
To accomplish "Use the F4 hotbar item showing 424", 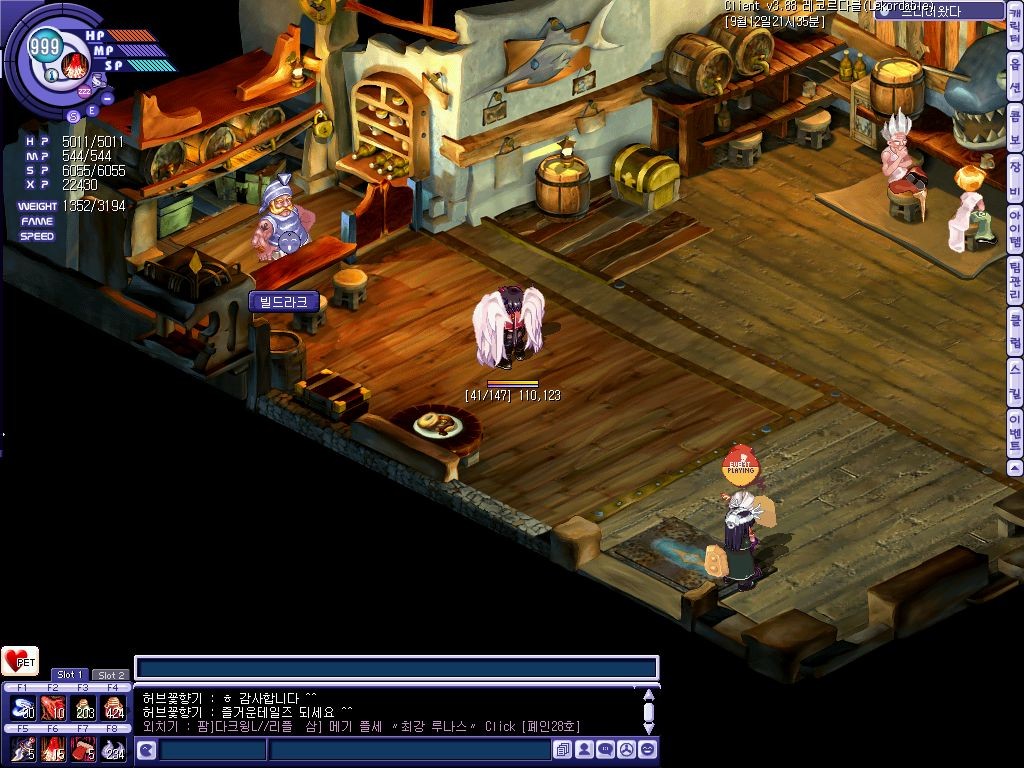I will pyautogui.click(x=115, y=708).
